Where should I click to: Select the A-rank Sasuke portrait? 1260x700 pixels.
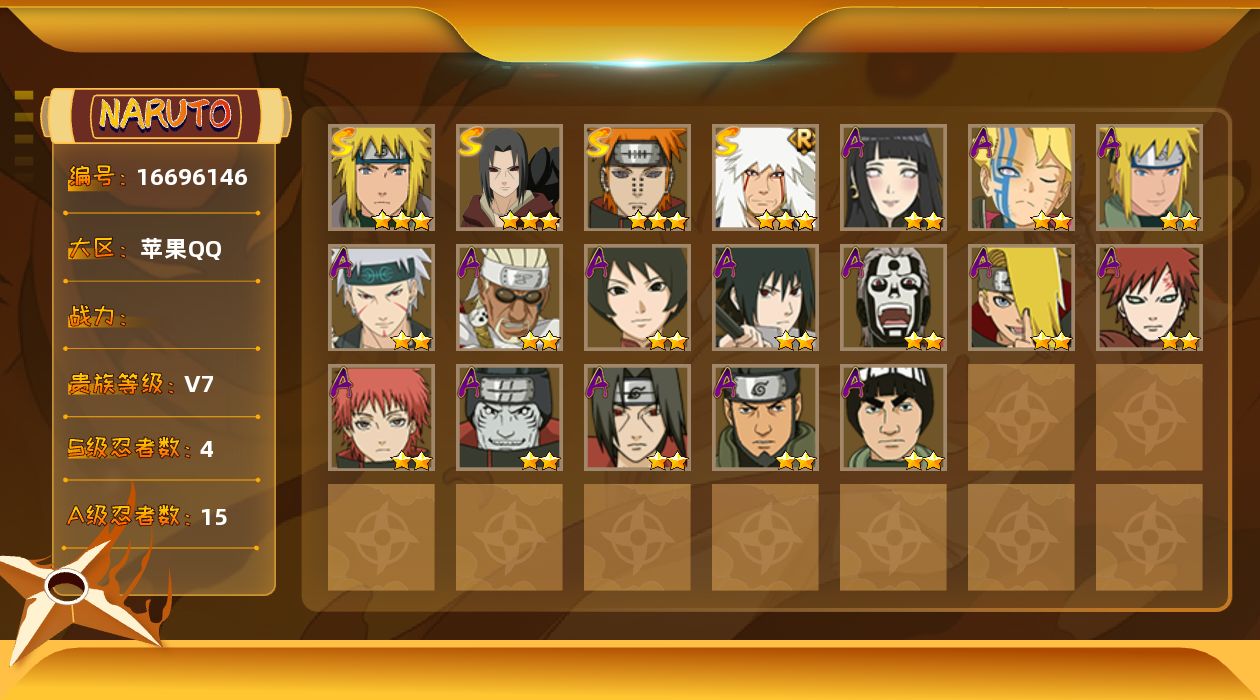pyautogui.click(x=765, y=297)
